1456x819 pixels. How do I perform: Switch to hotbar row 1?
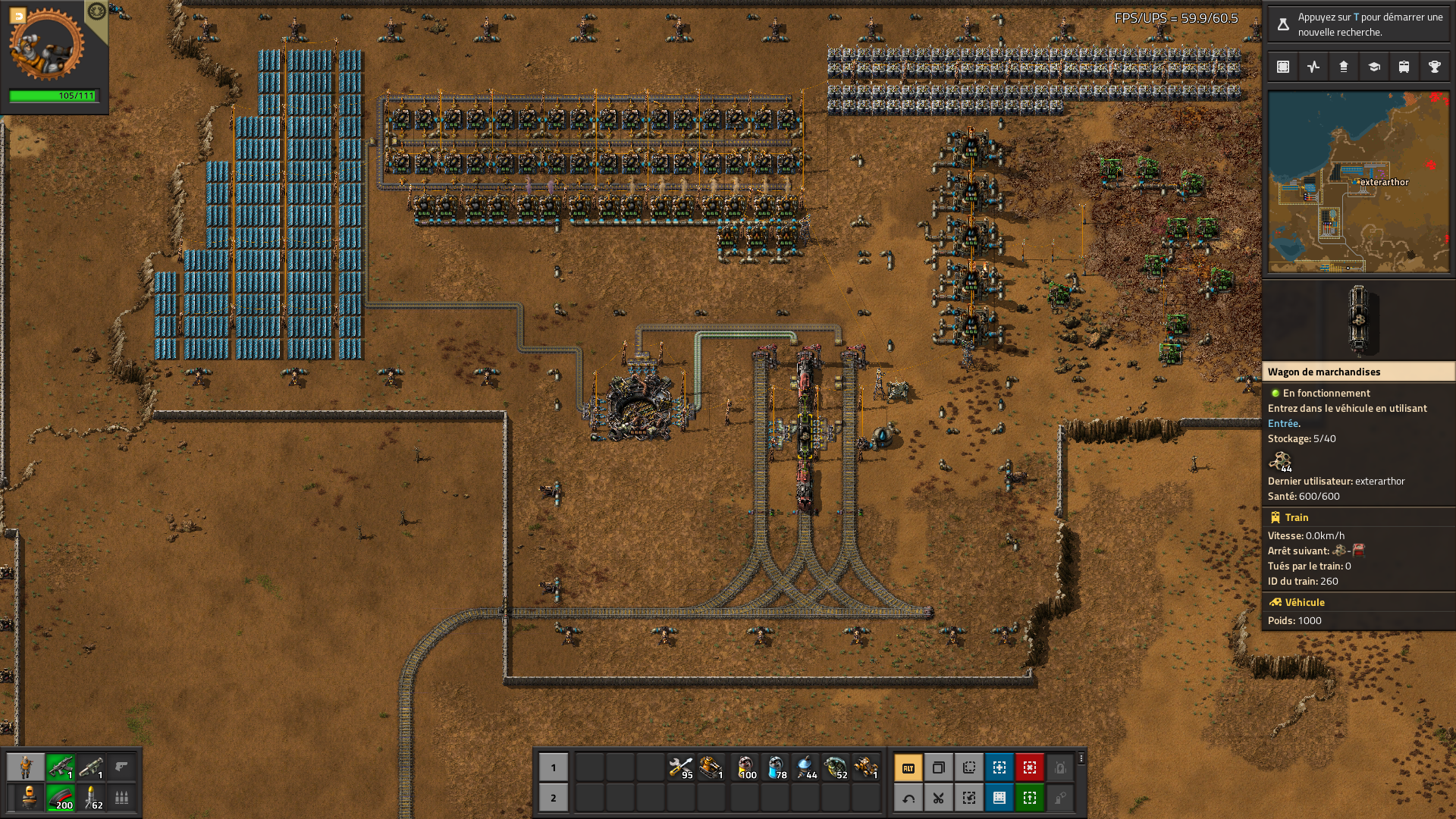pyautogui.click(x=554, y=767)
